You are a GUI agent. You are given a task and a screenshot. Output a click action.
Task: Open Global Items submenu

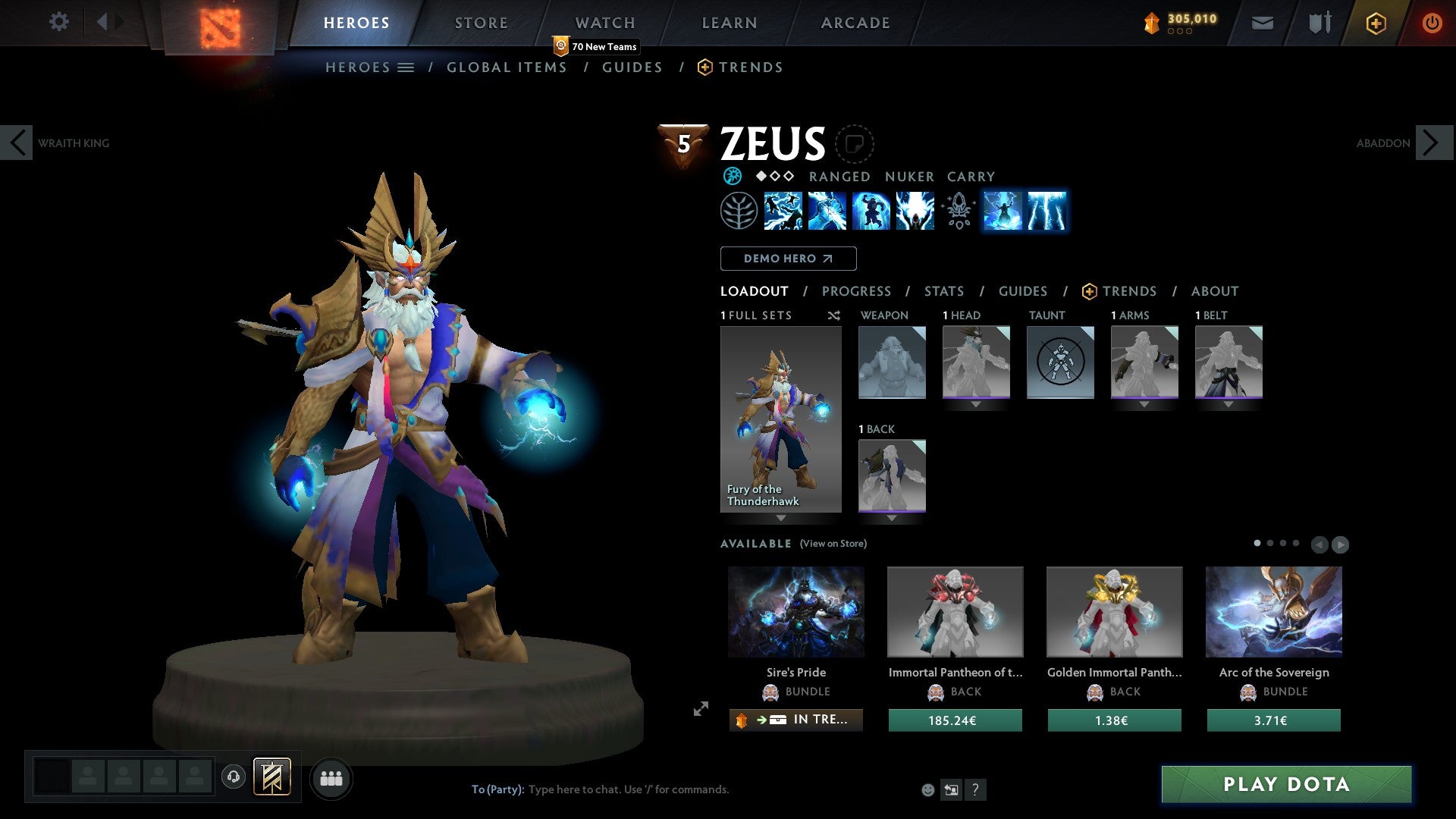(507, 67)
